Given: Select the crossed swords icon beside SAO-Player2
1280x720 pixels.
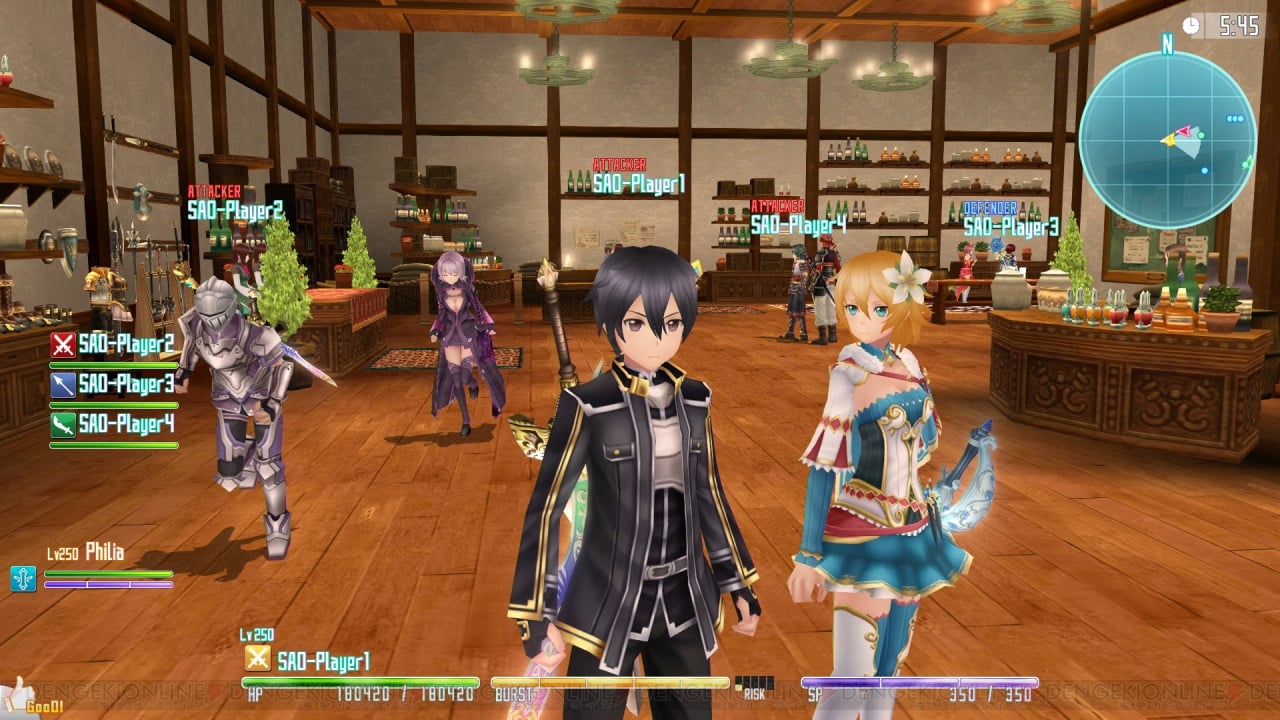Looking at the screenshot, I should pyautogui.click(x=63, y=344).
